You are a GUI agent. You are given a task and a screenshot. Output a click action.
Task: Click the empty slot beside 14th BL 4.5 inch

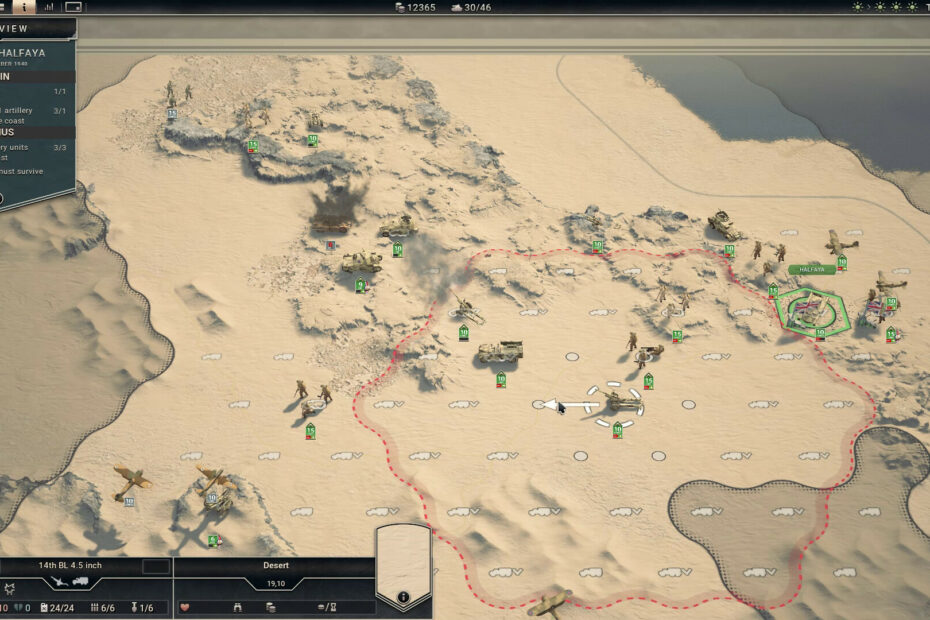click(155, 566)
